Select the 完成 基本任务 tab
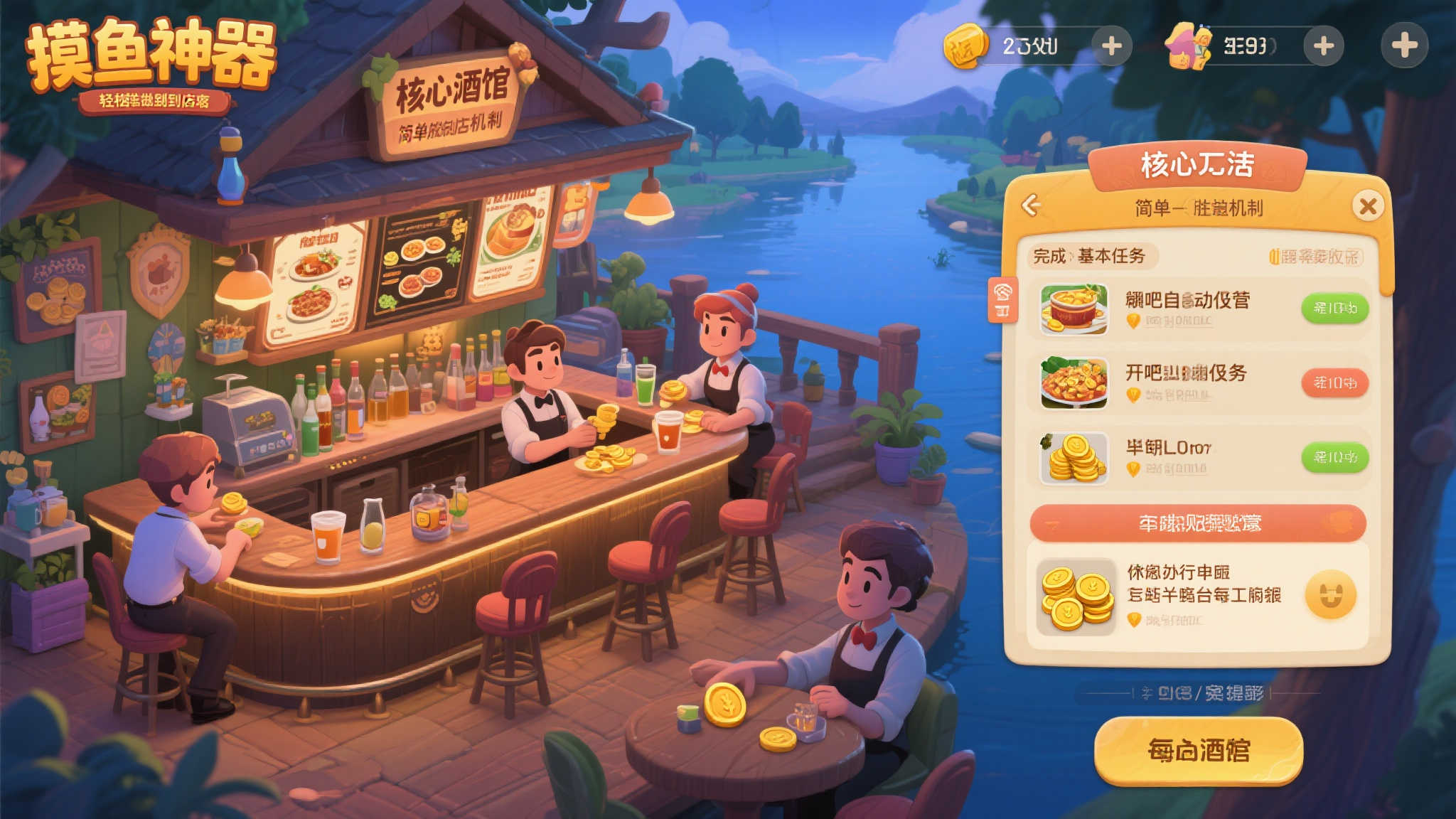The width and height of the screenshot is (1456, 819). click(x=1089, y=256)
